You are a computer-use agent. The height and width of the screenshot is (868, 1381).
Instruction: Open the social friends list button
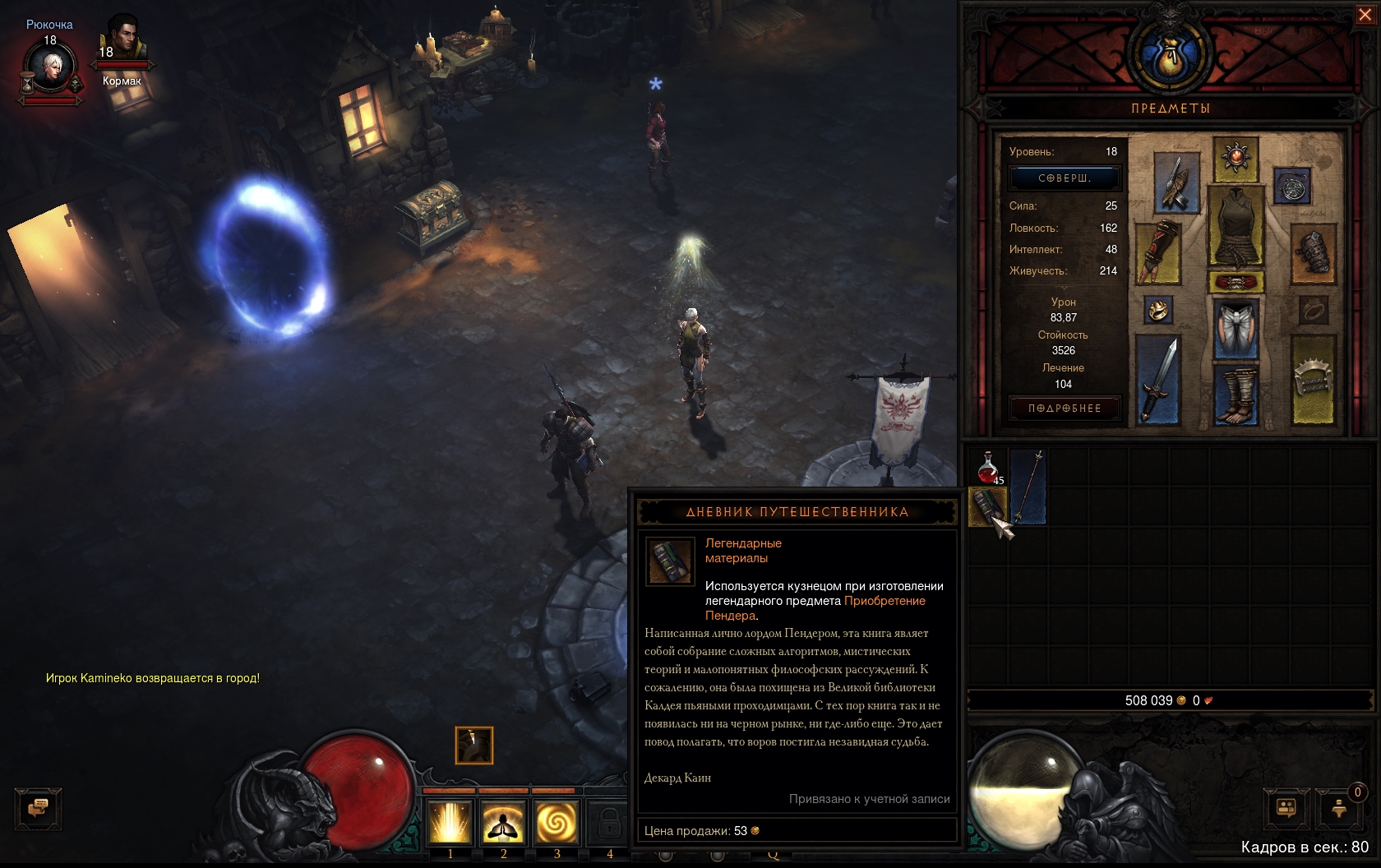point(1286,808)
